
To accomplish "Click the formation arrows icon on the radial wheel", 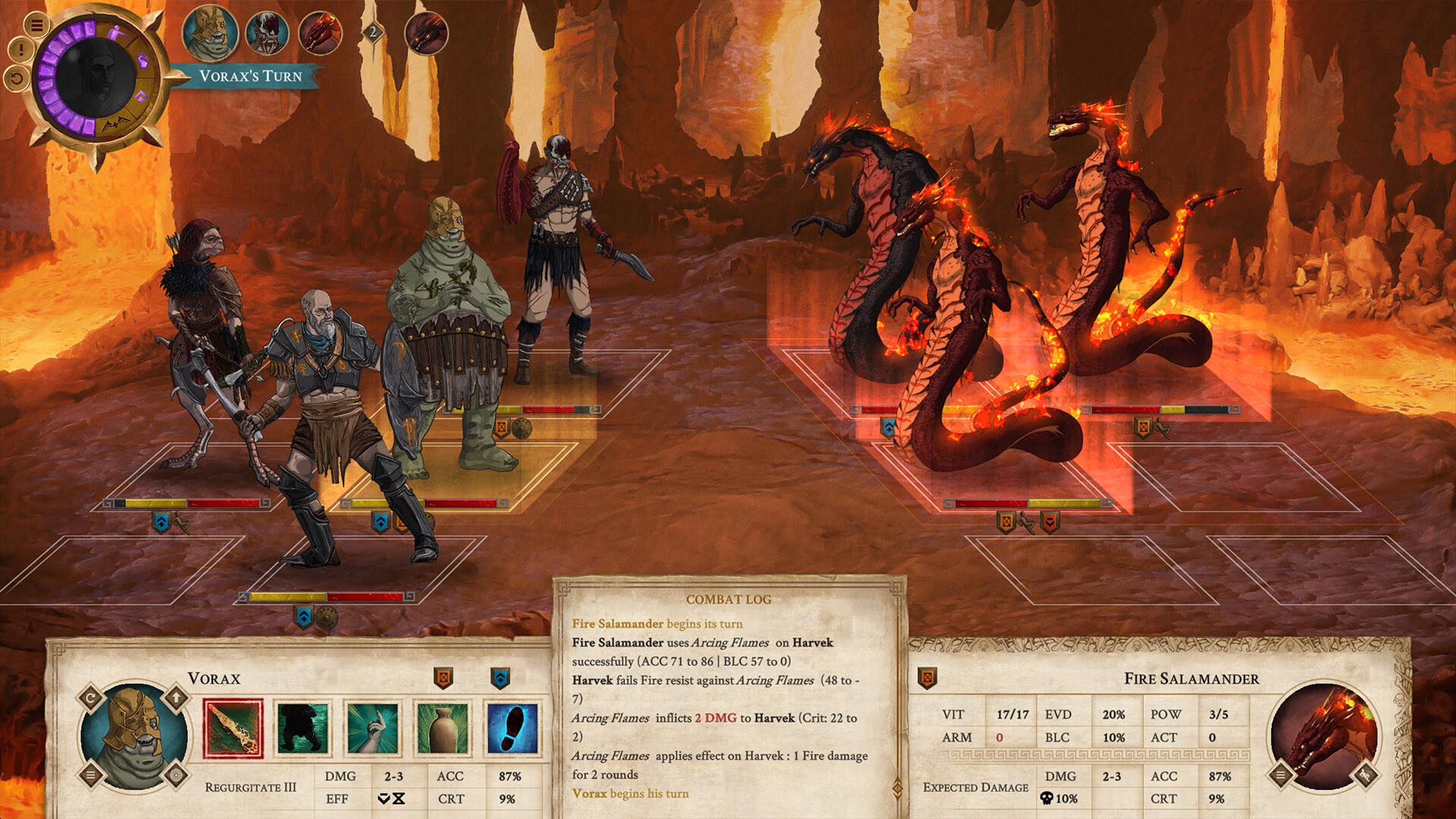I will (115, 122).
